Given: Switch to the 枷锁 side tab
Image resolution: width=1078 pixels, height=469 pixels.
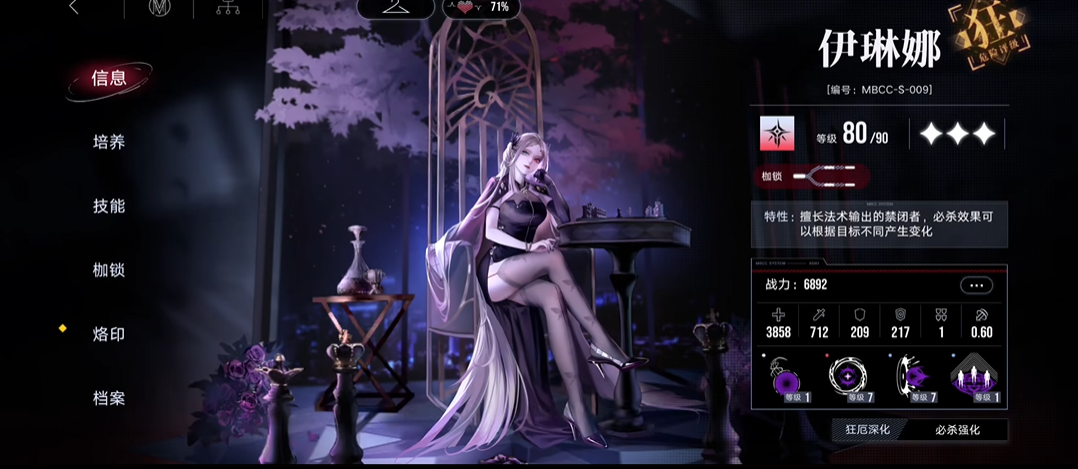Looking at the screenshot, I should (x=109, y=270).
